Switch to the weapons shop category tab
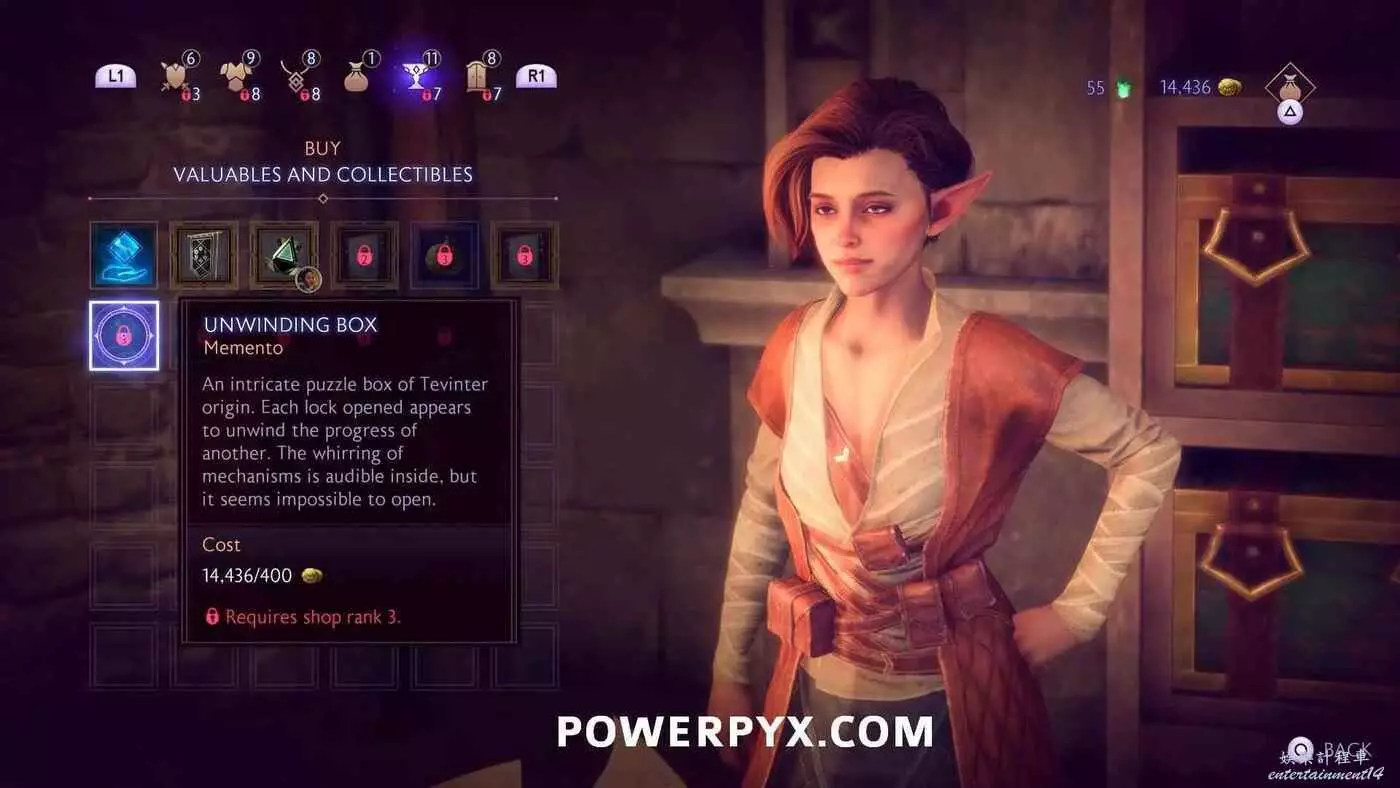Image resolution: width=1400 pixels, height=788 pixels. tap(175, 77)
